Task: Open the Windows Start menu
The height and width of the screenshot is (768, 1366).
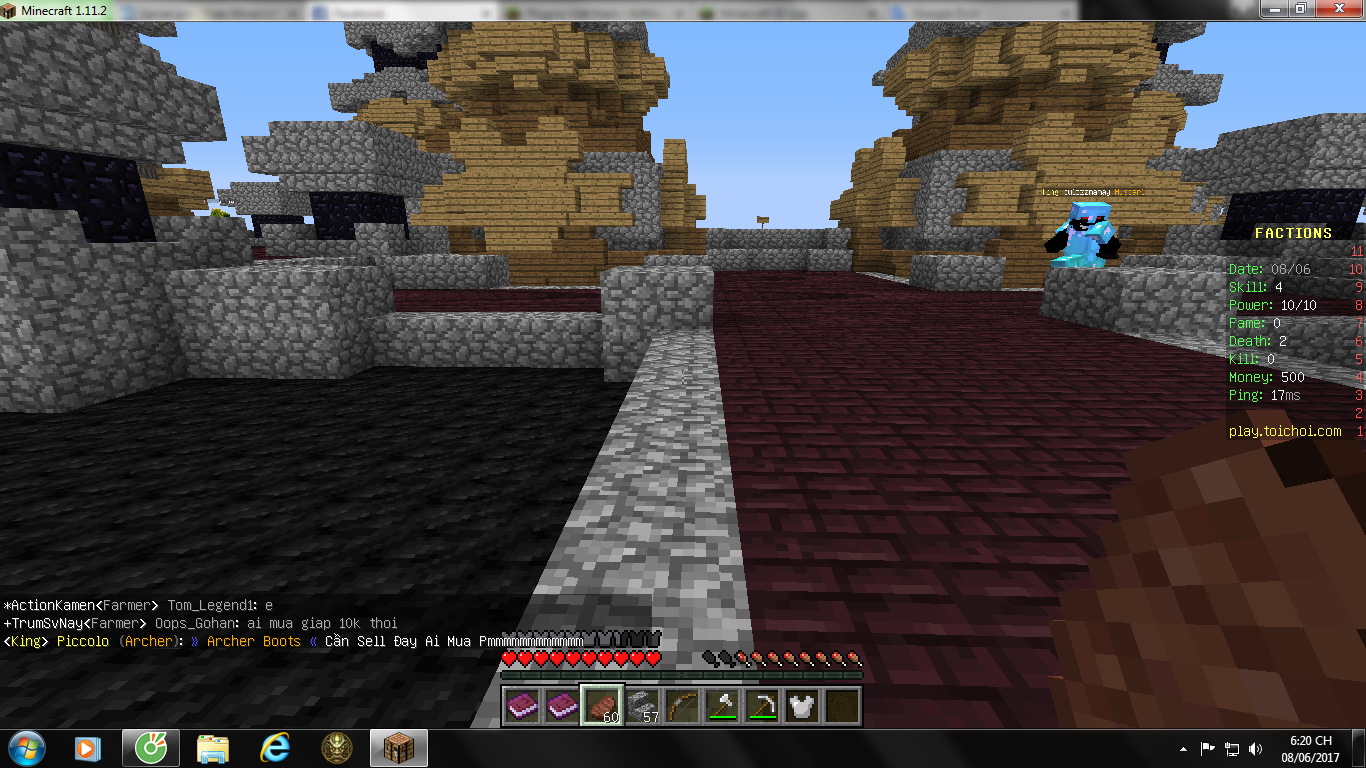Action: 26,747
